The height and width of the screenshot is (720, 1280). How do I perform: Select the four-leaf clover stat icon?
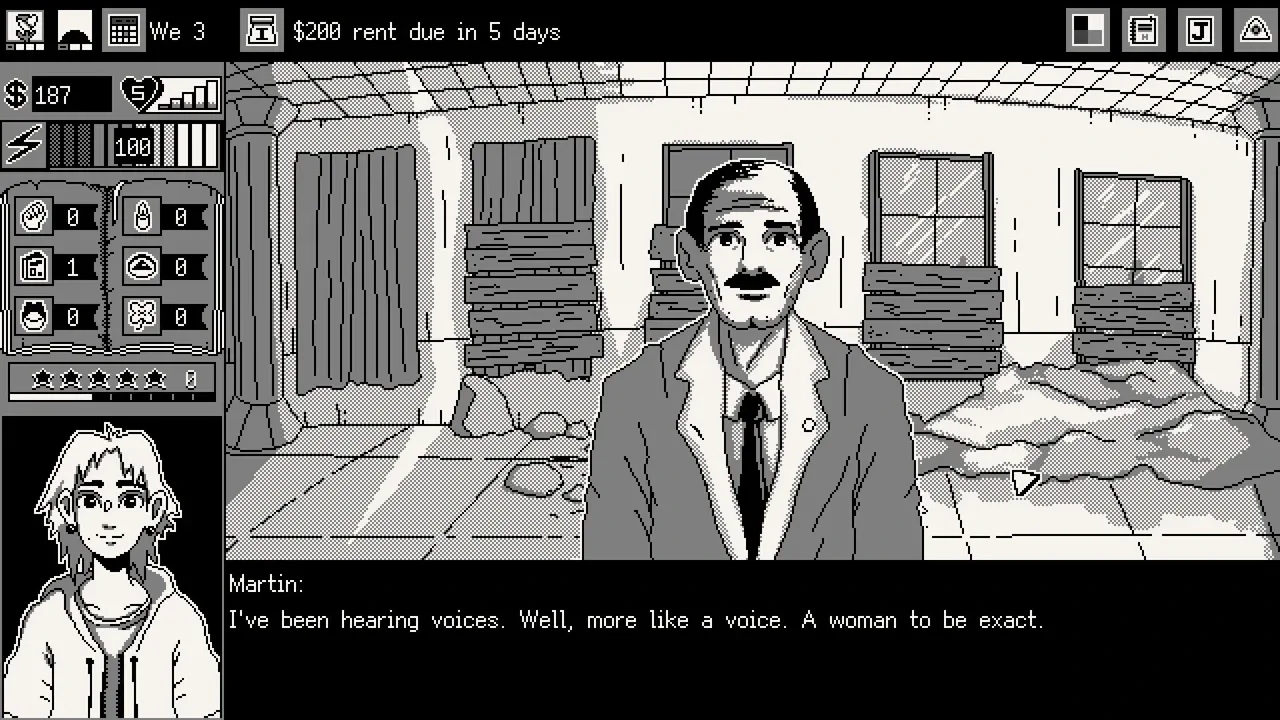(142, 318)
